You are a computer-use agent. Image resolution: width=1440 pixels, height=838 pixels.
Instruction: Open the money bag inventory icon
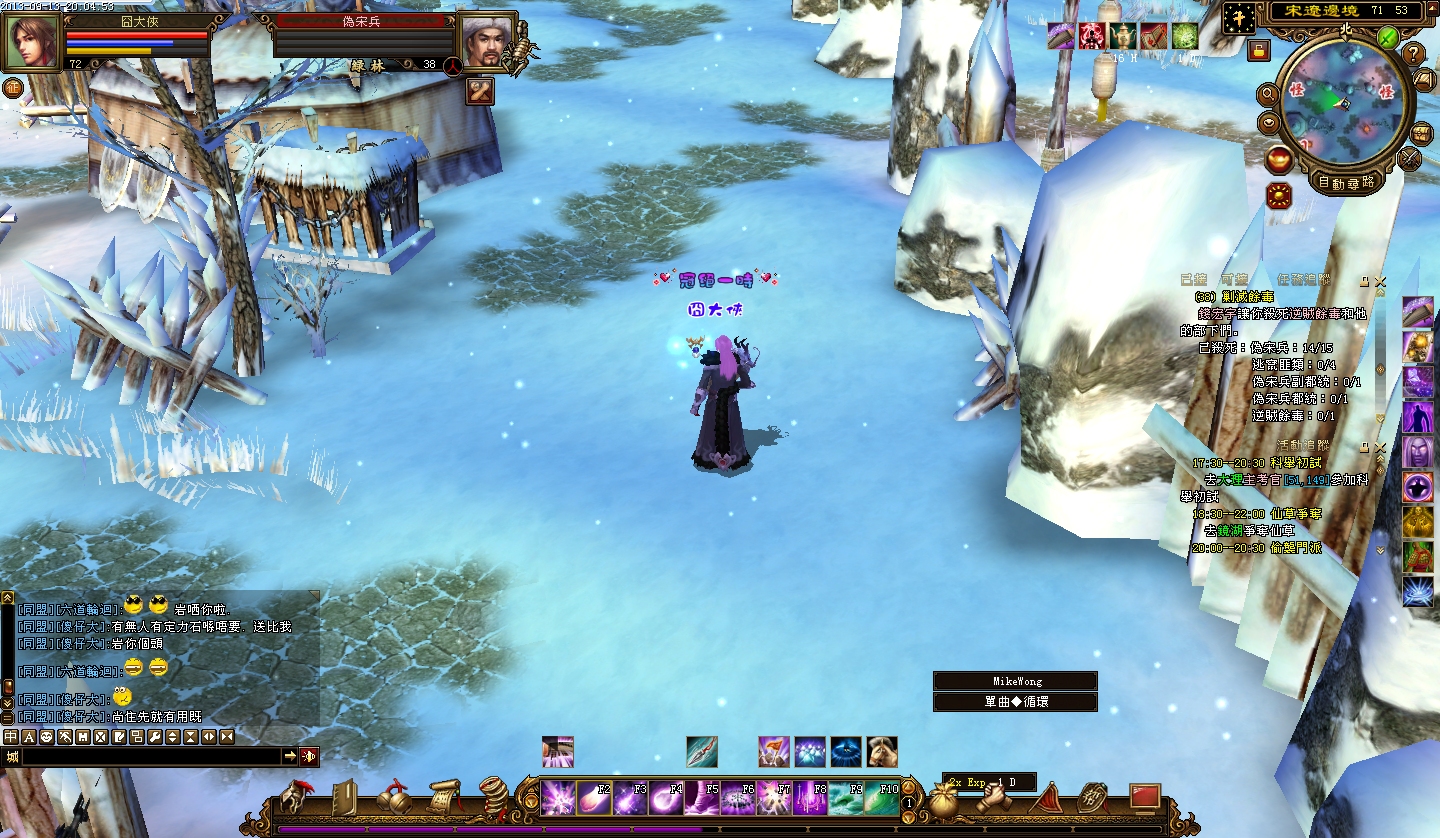click(945, 799)
